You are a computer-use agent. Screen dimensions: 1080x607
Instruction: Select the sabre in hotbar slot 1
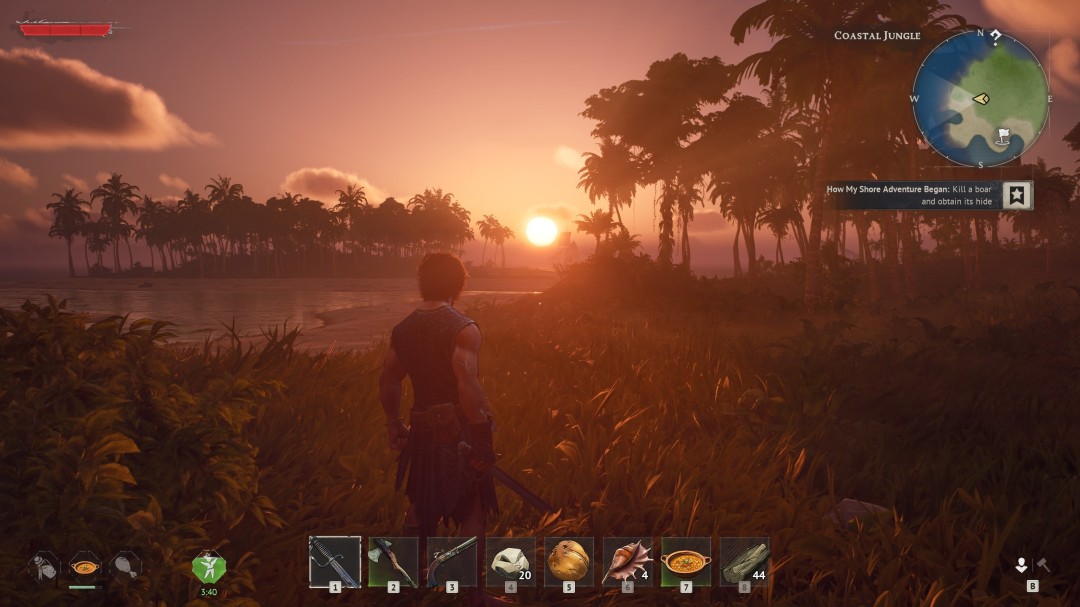click(334, 561)
